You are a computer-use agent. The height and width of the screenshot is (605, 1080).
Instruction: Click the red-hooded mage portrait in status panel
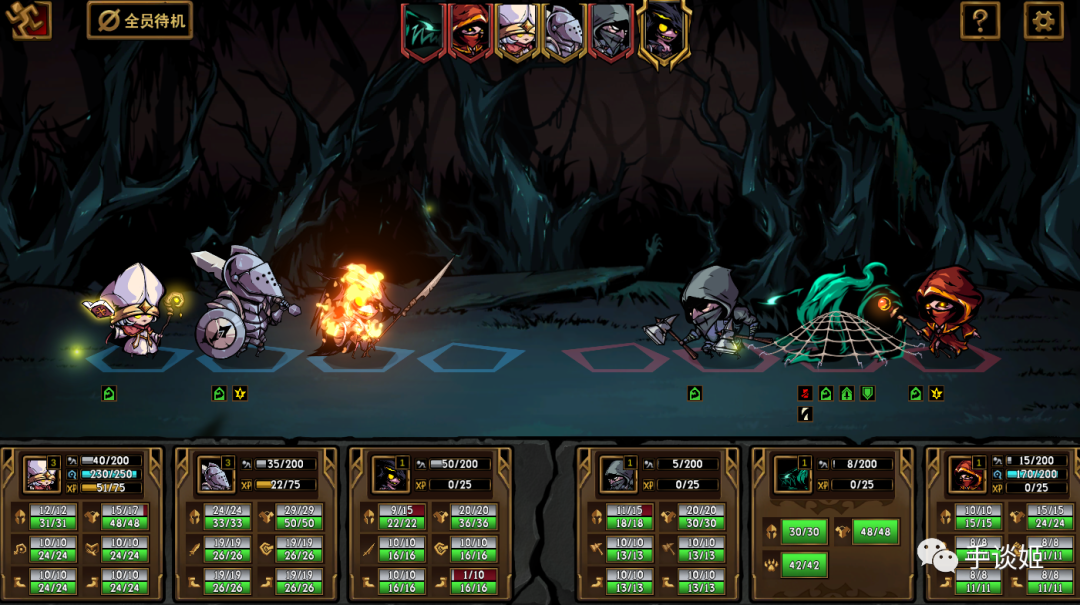pyautogui.click(x=966, y=474)
